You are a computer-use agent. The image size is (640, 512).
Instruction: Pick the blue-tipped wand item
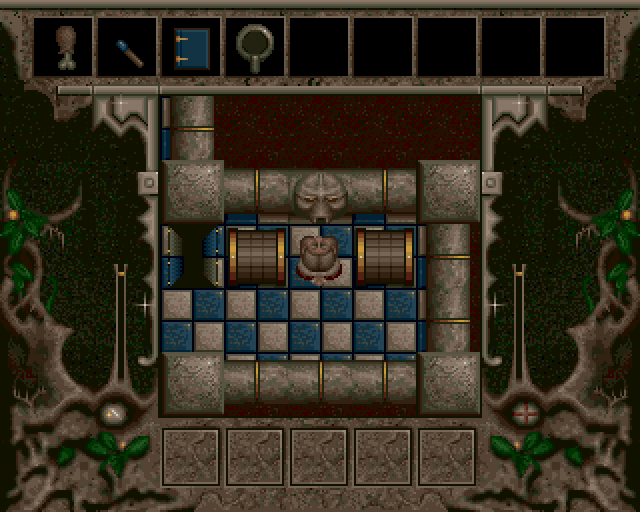click(x=127, y=47)
